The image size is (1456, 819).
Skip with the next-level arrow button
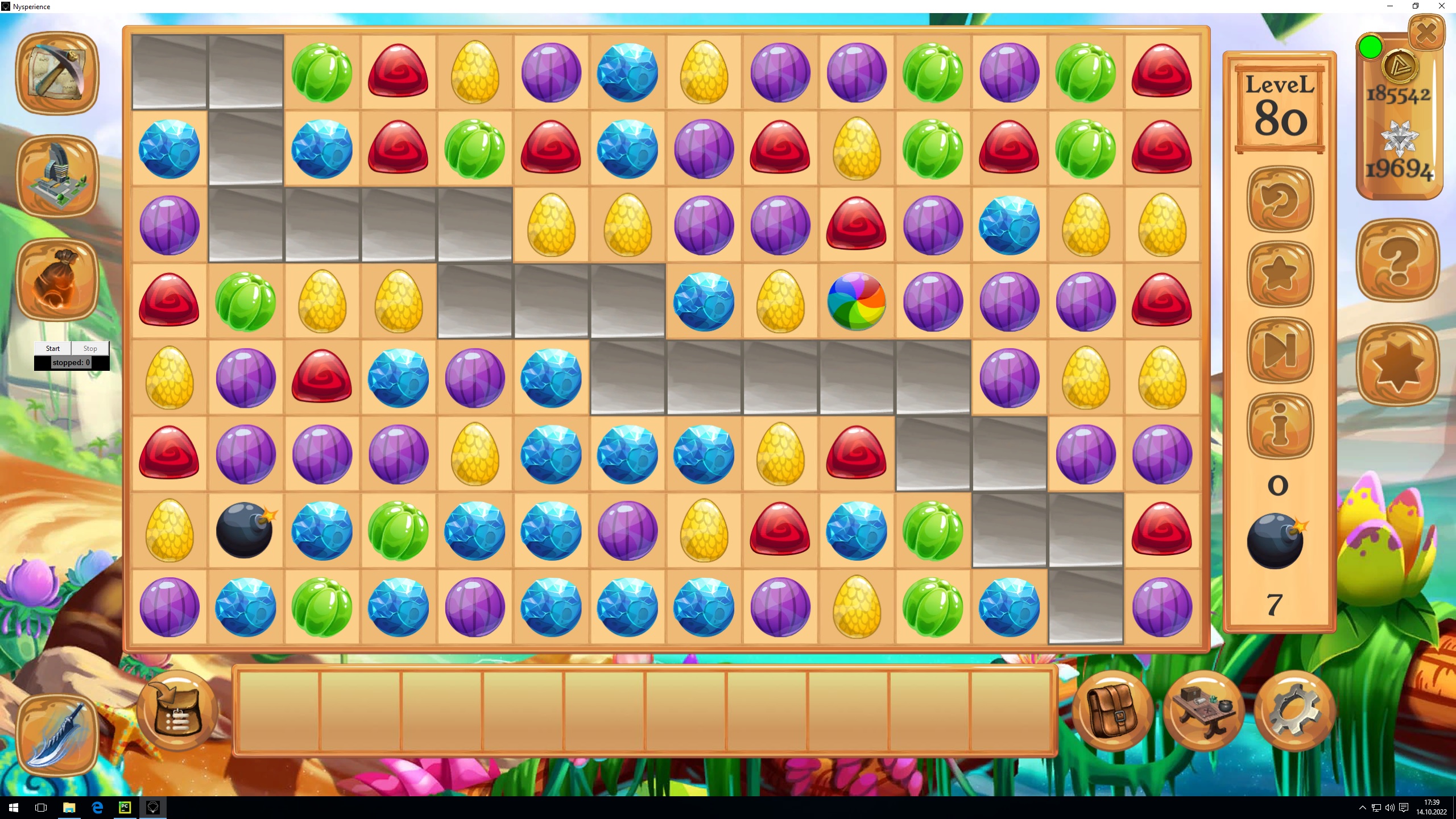1280,350
